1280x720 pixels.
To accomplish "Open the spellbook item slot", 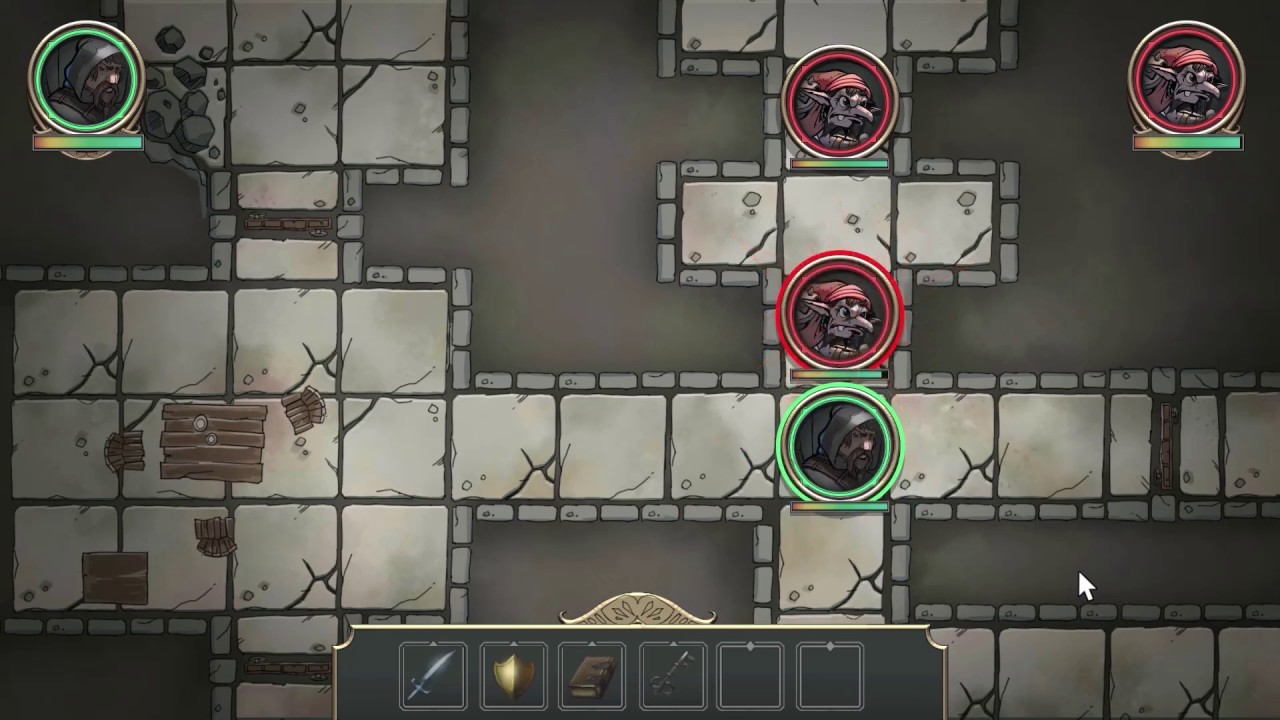I will [x=591, y=675].
